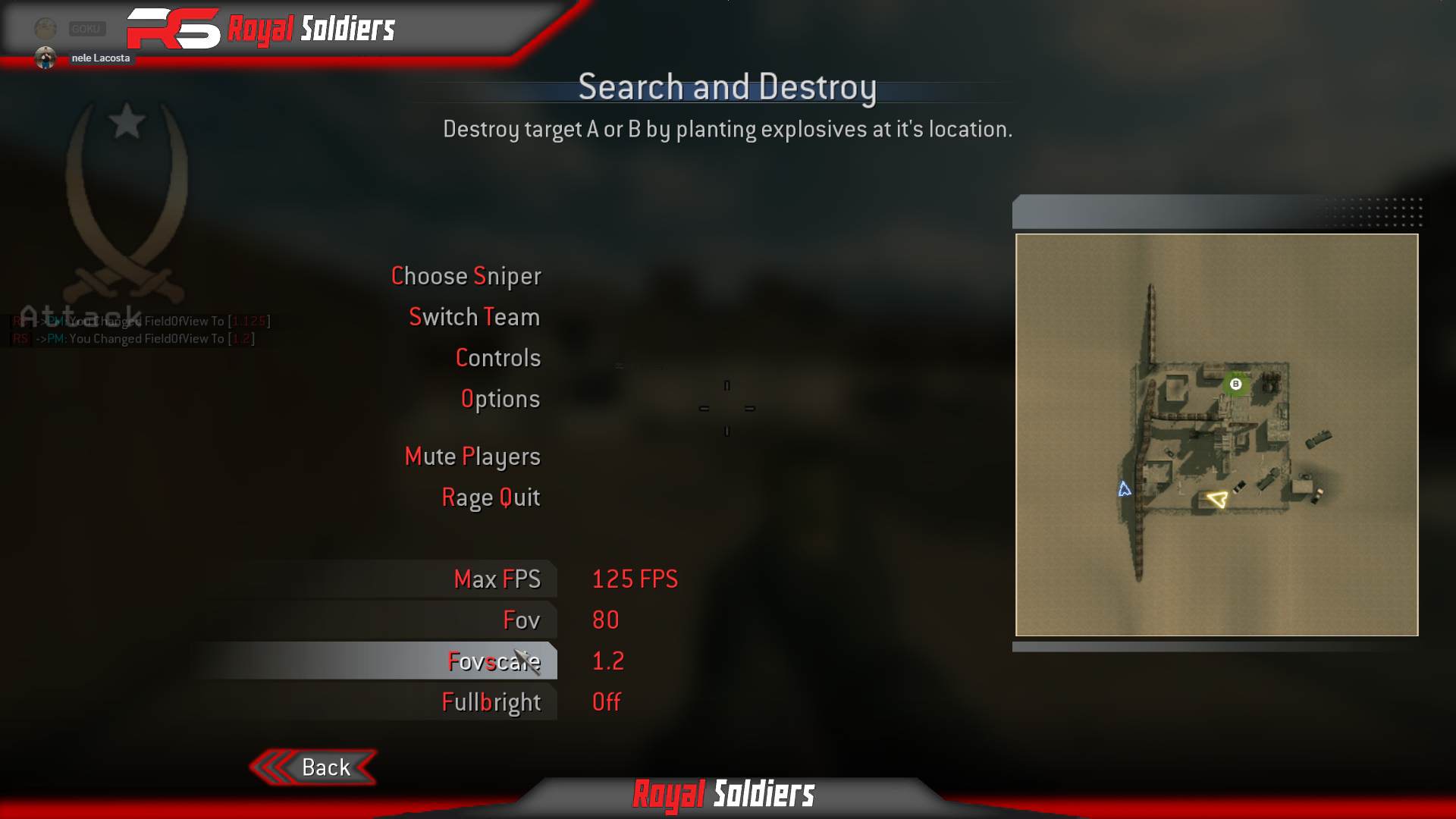Screen dimensions: 1456x819
Task: Click the Back button
Action: pos(325,767)
